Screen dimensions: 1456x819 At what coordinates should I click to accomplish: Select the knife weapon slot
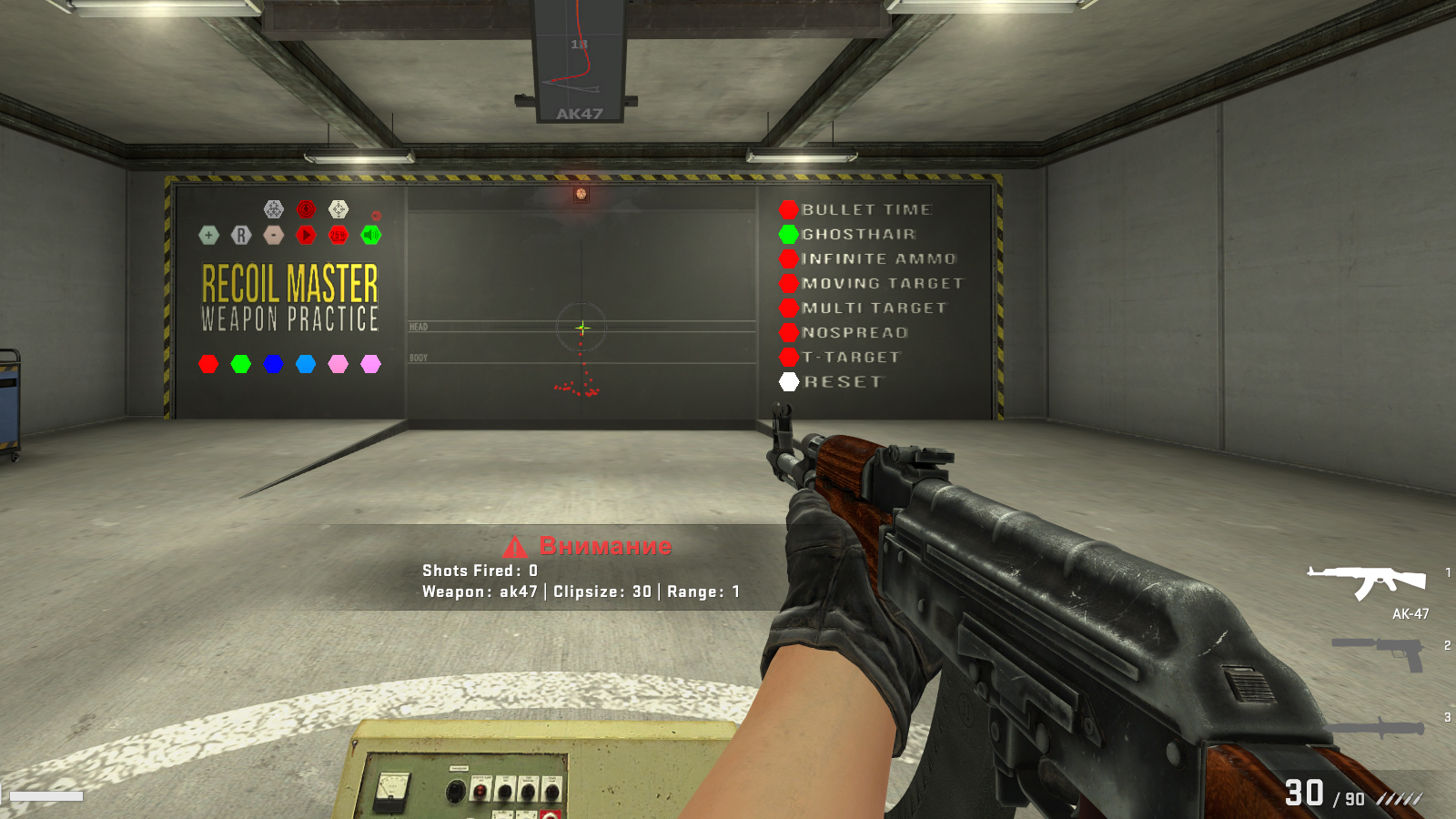1377,727
